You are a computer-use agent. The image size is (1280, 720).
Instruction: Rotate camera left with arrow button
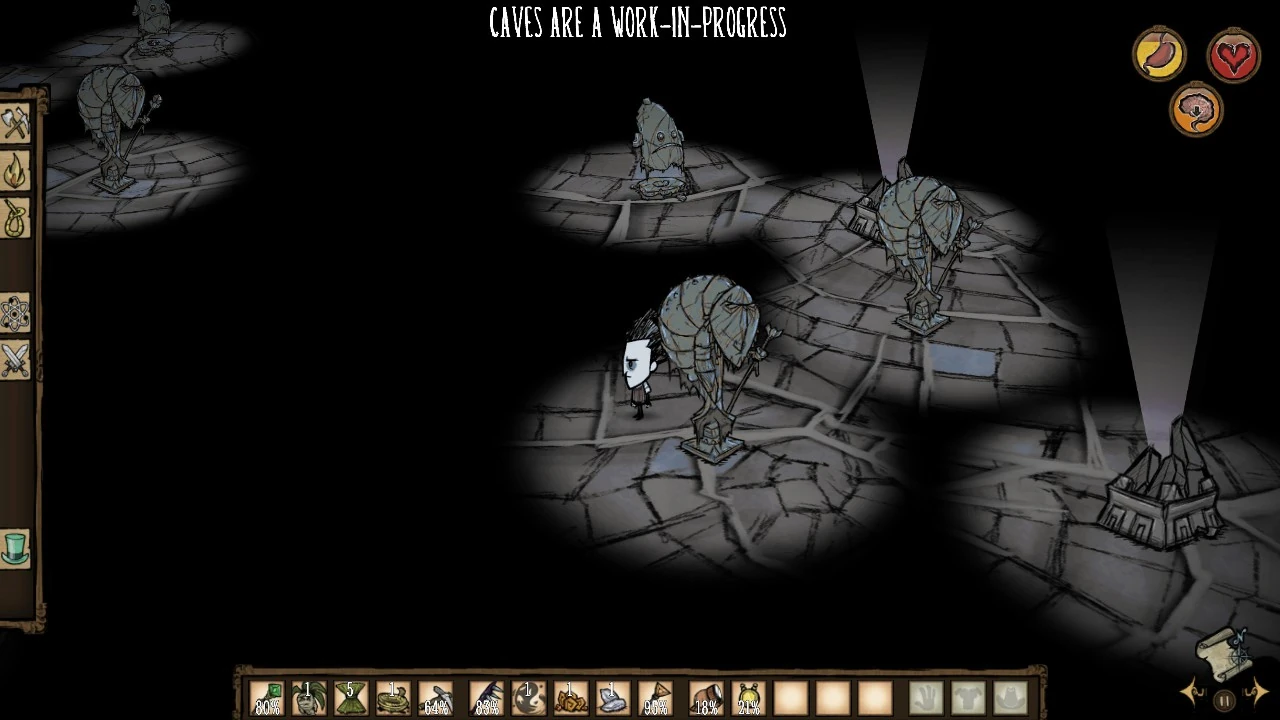[1193, 692]
